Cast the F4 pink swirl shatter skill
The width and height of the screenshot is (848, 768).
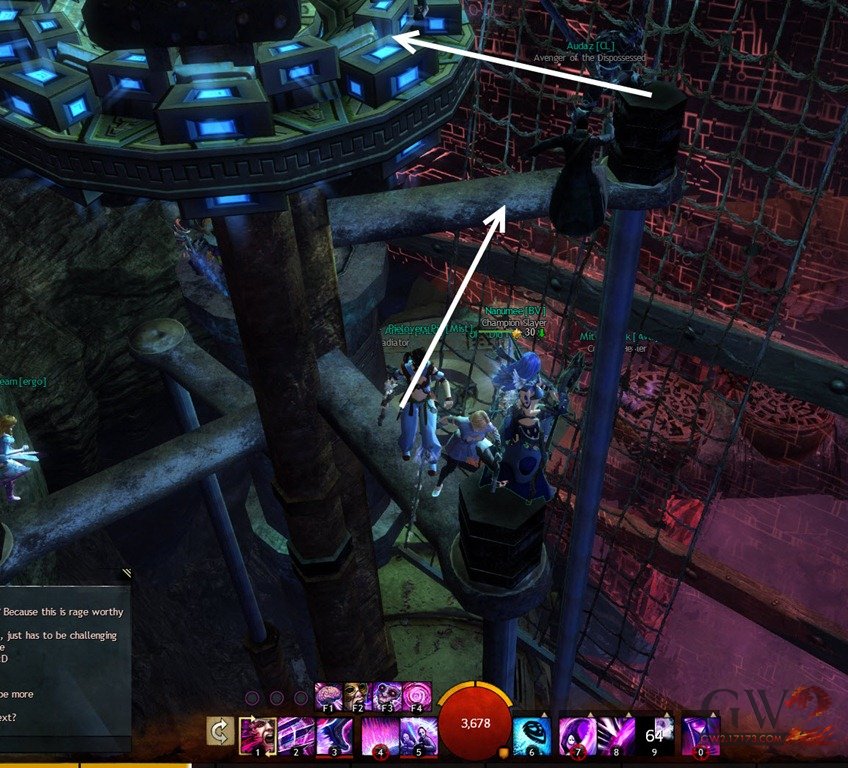pyautogui.click(x=417, y=696)
